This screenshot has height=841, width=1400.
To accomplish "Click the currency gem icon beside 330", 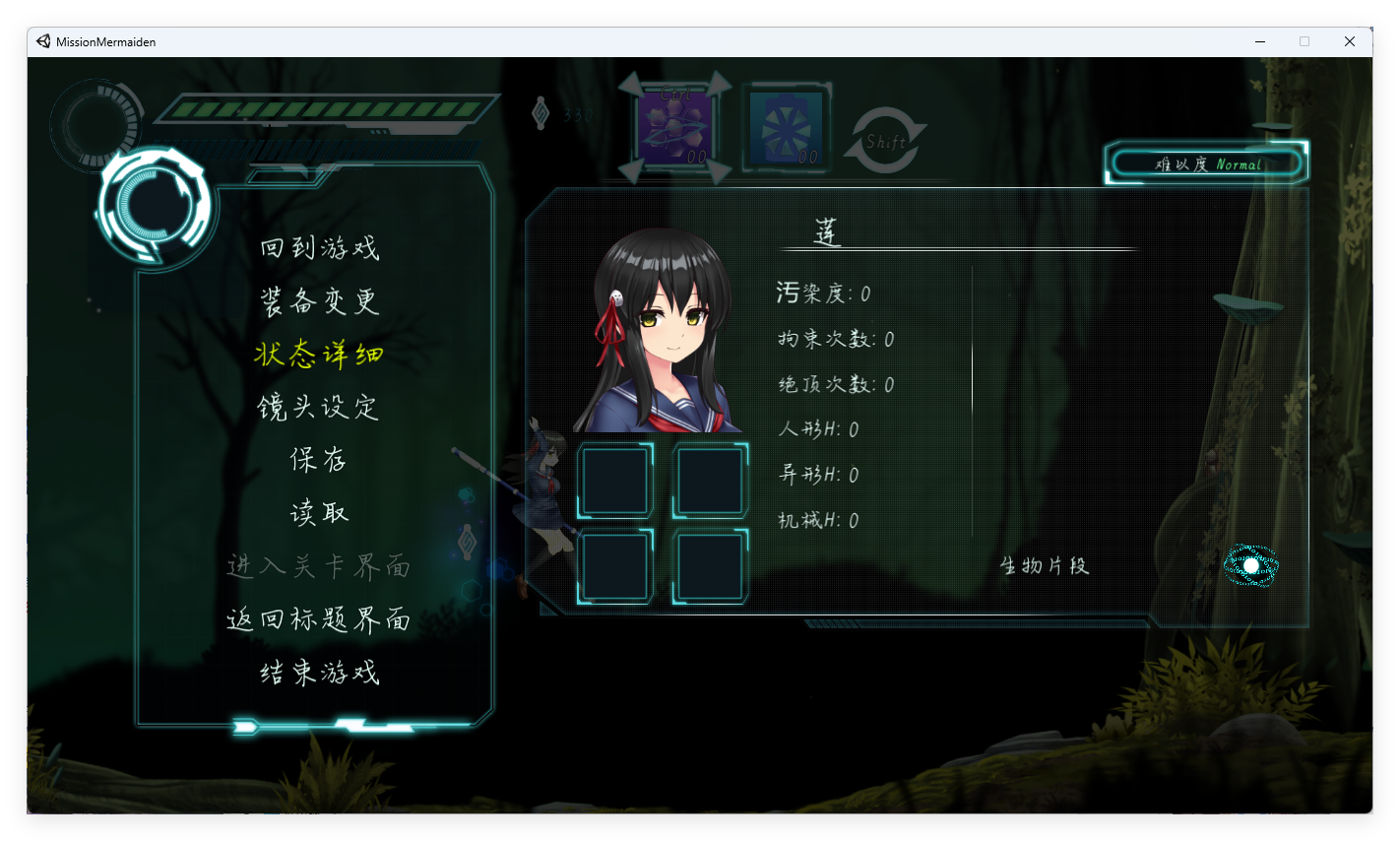I will [x=540, y=112].
